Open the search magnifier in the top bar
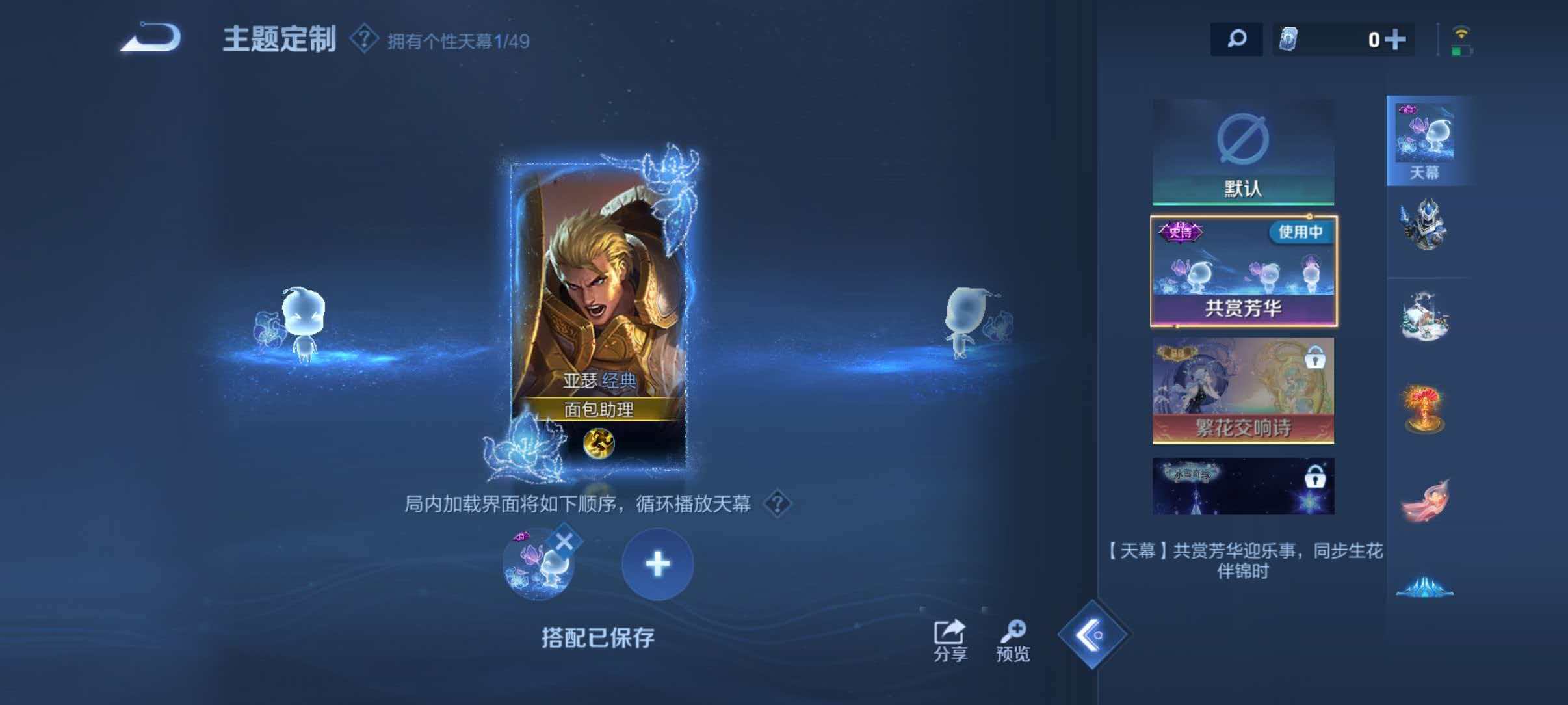 point(1236,39)
